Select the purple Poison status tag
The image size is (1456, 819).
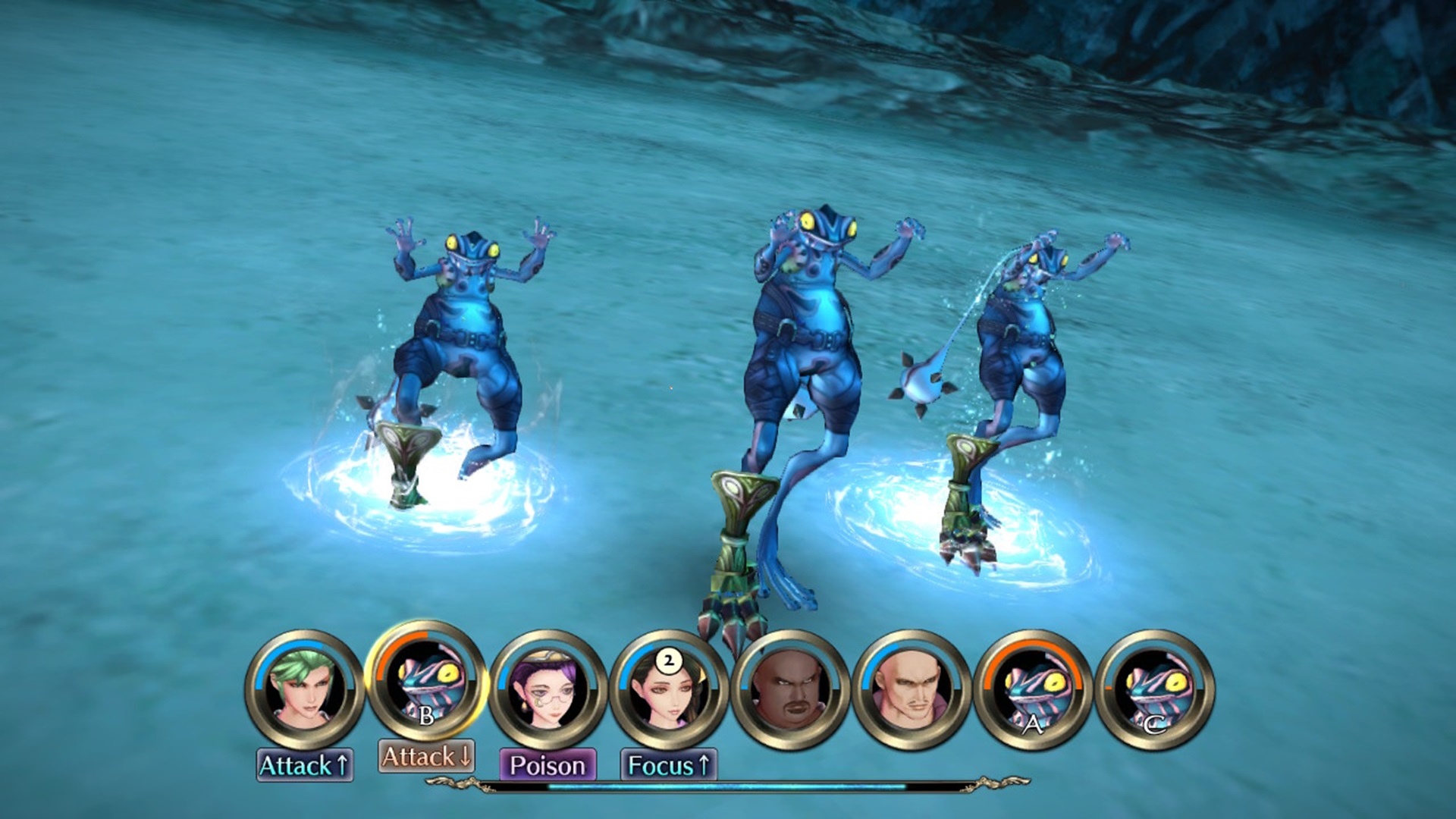548,765
